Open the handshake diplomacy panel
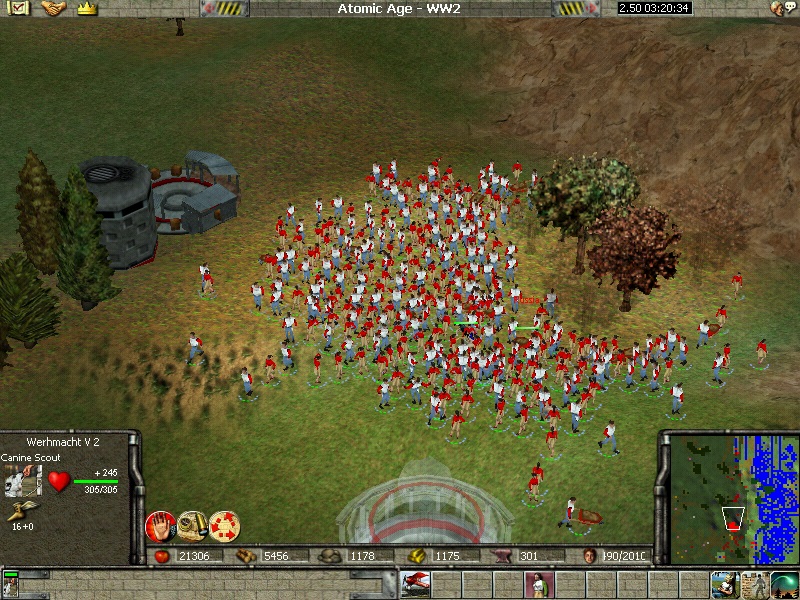 coord(53,8)
